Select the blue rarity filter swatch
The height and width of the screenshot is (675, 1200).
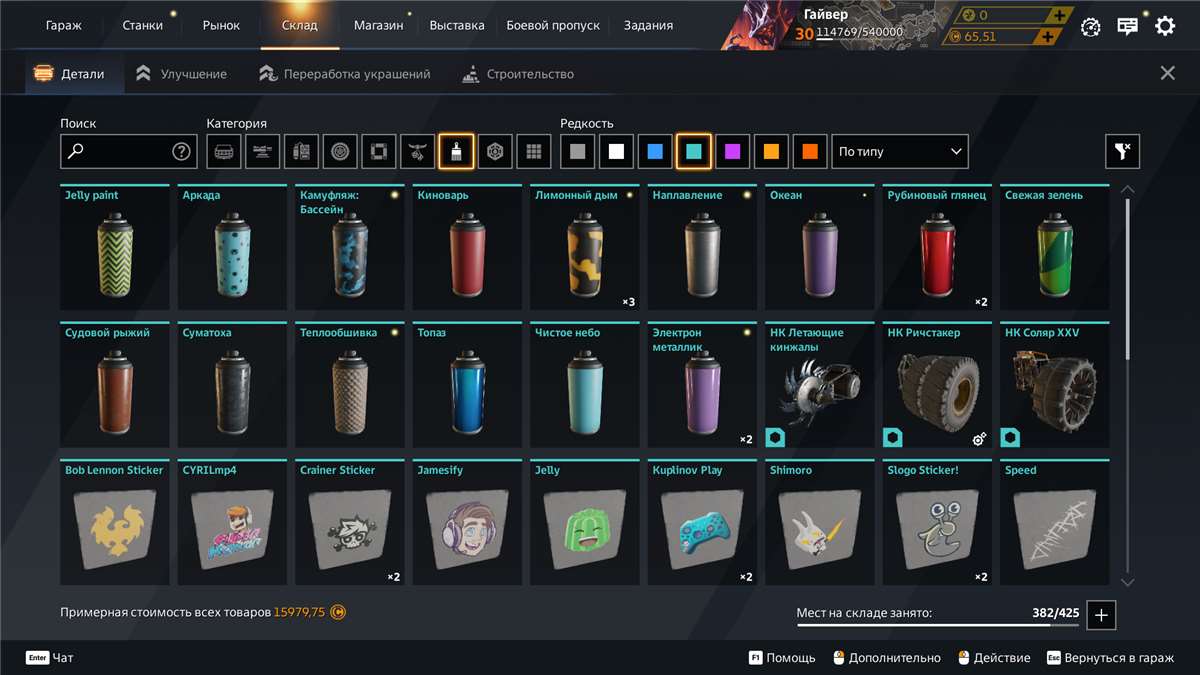pyautogui.click(x=655, y=152)
